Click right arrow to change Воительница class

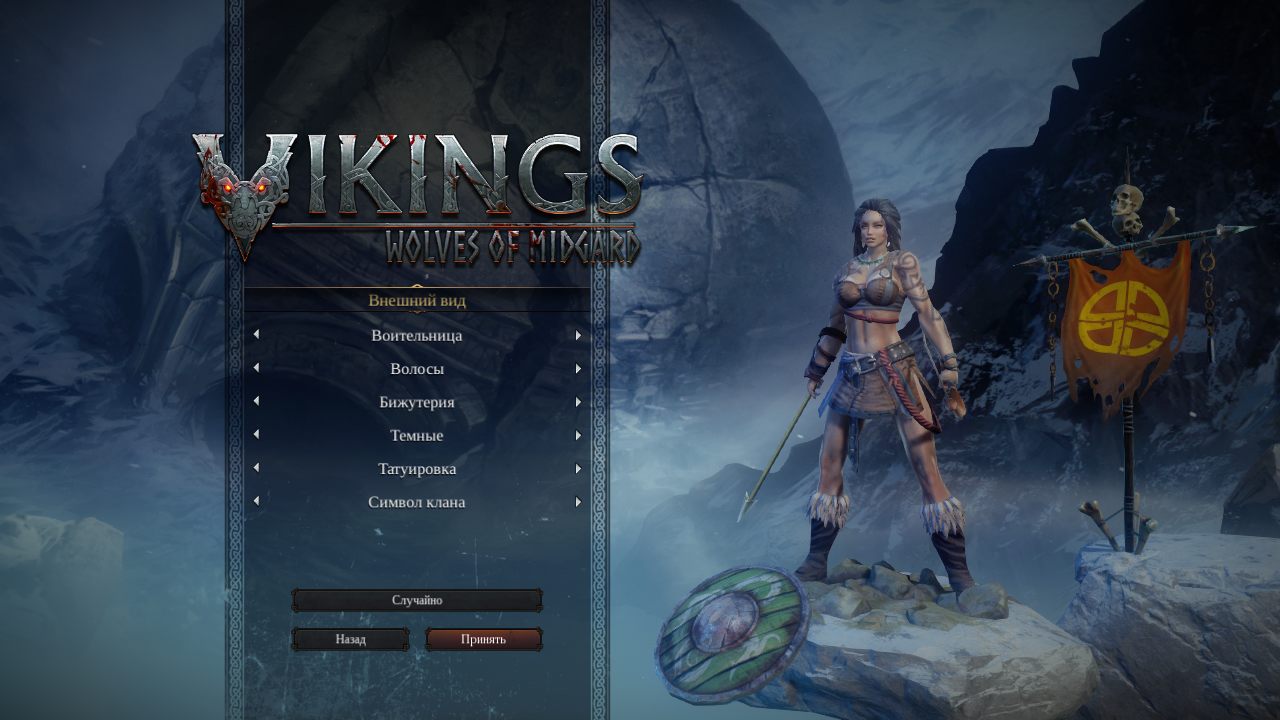point(578,336)
